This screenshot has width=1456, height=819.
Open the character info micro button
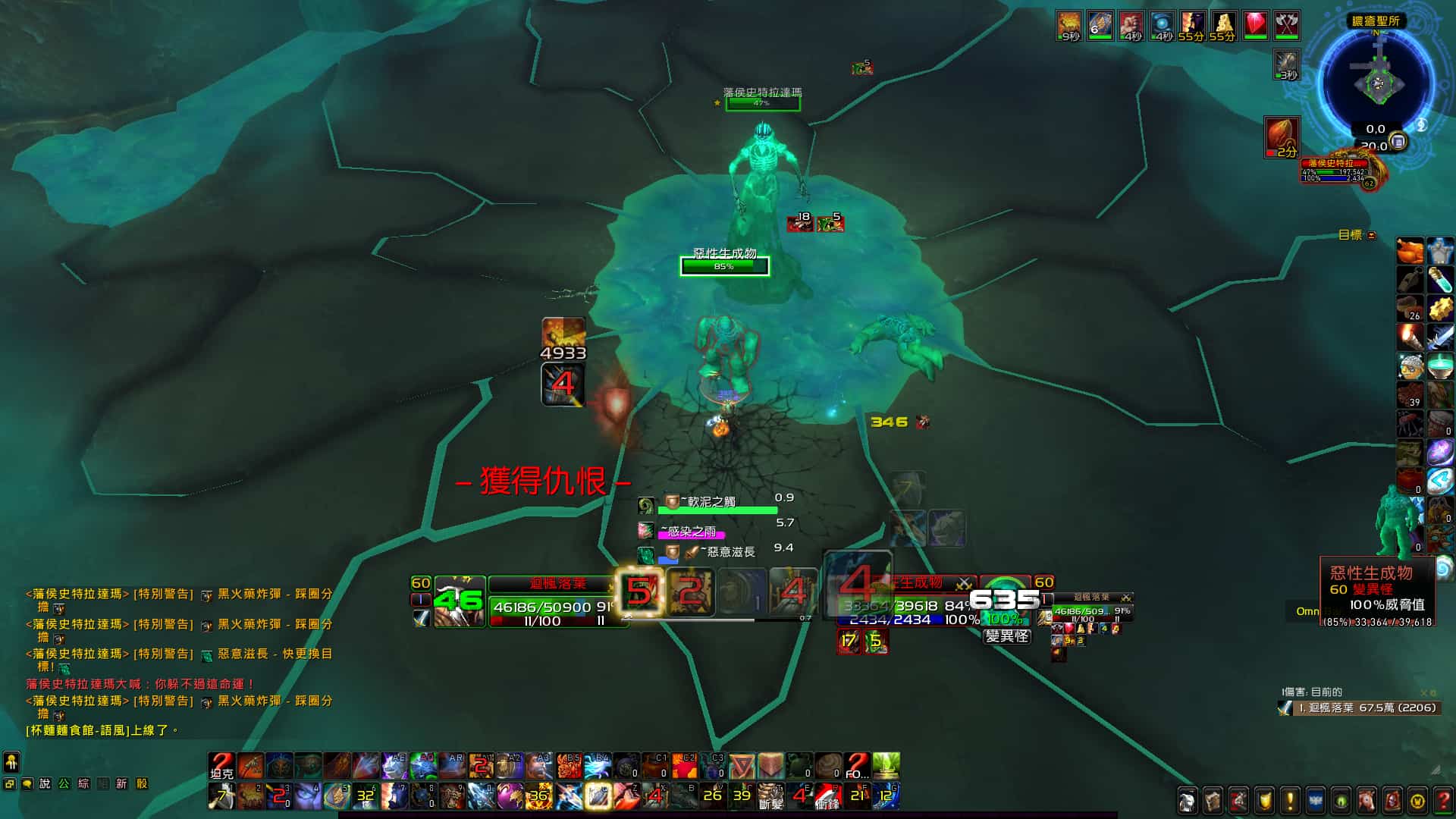[1187, 800]
